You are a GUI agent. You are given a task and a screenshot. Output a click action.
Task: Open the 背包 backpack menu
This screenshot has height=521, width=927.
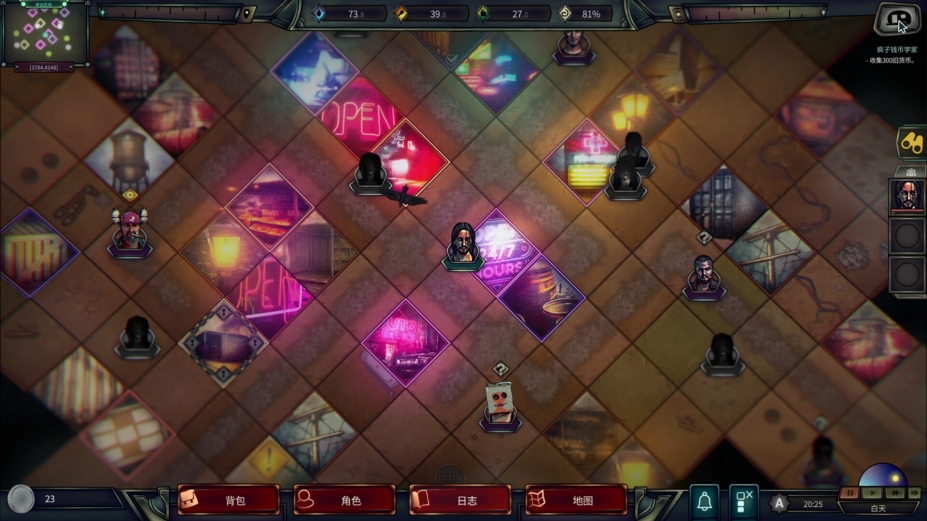point(228,500)
